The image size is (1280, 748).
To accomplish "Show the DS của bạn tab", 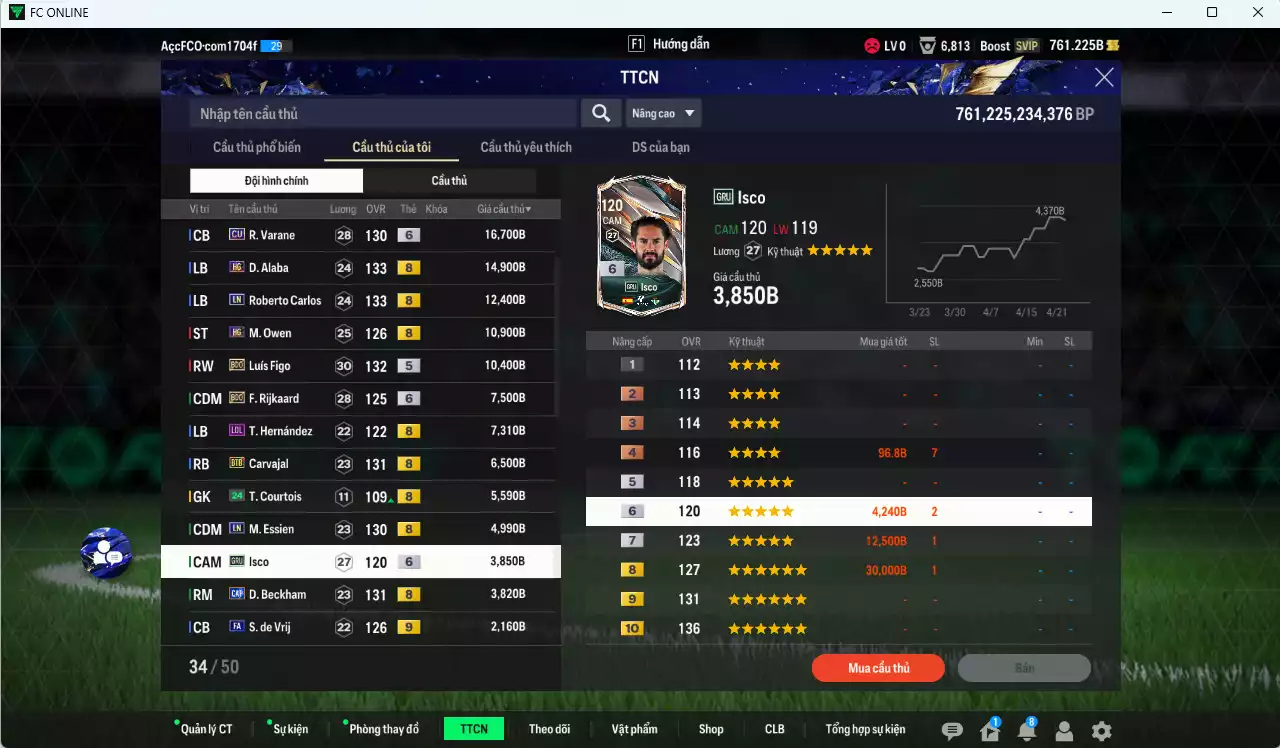I will point(660,147).
